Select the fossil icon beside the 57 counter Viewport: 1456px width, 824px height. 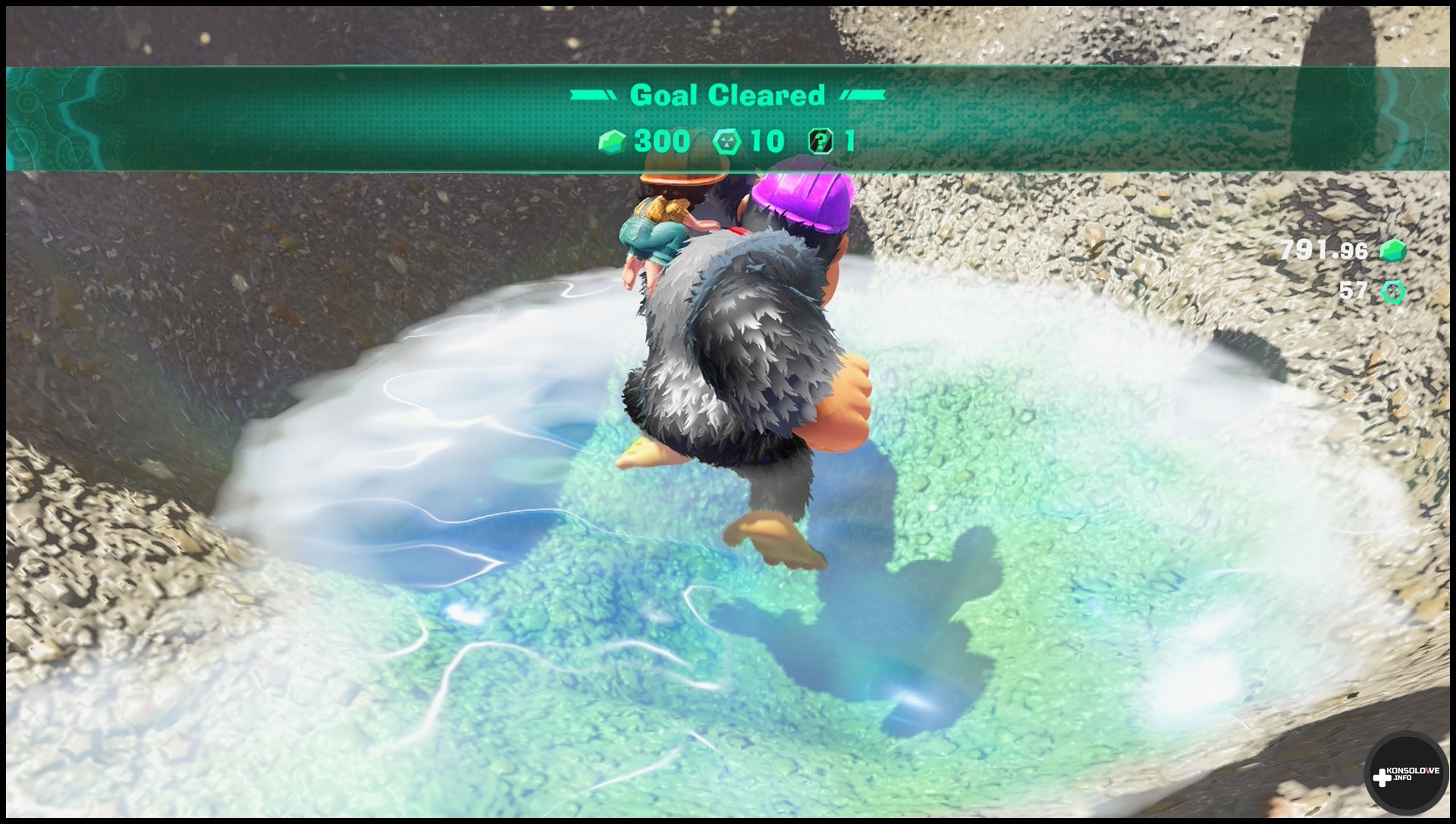1393,291
